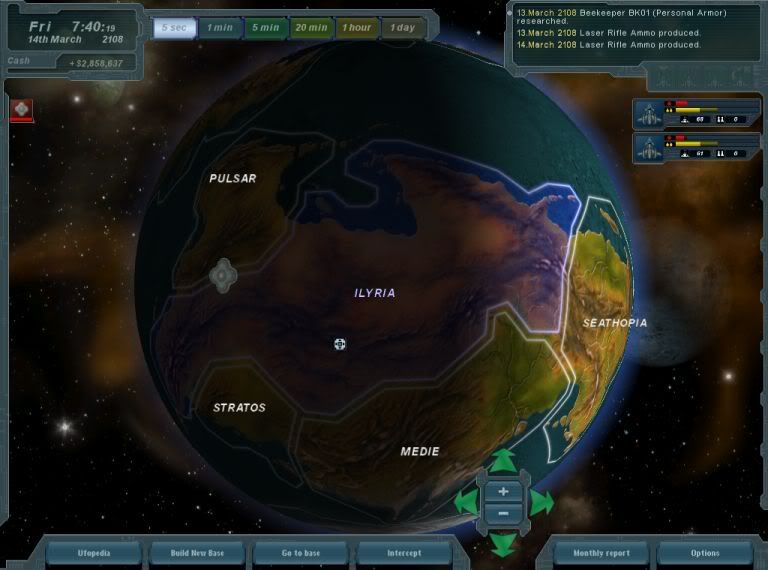Viewport: 768px width, 570px height.
Task: Zoom out of the globe
Action: click(503, 513)
